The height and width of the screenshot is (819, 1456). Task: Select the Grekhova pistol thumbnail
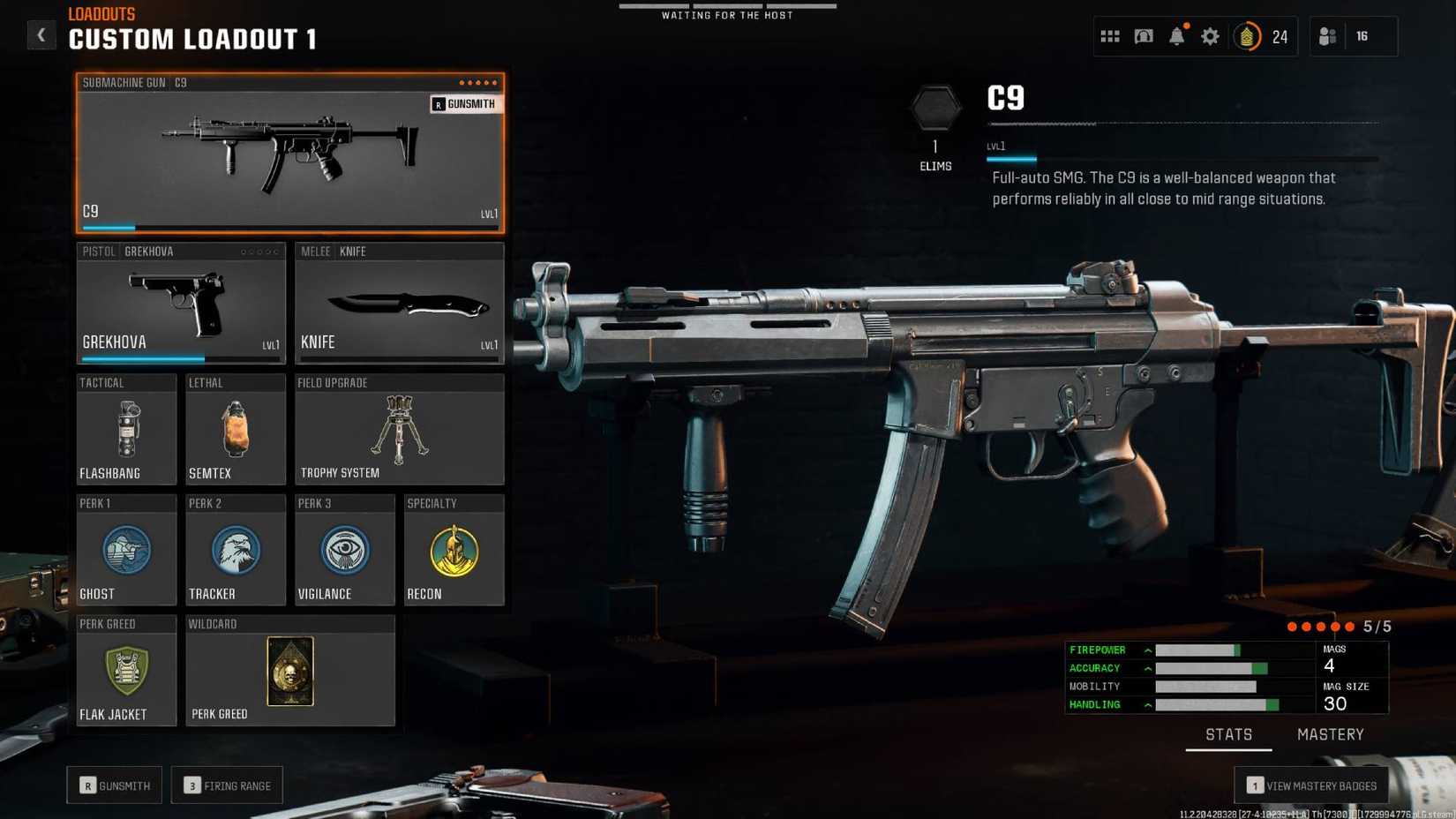click(181, 304)
